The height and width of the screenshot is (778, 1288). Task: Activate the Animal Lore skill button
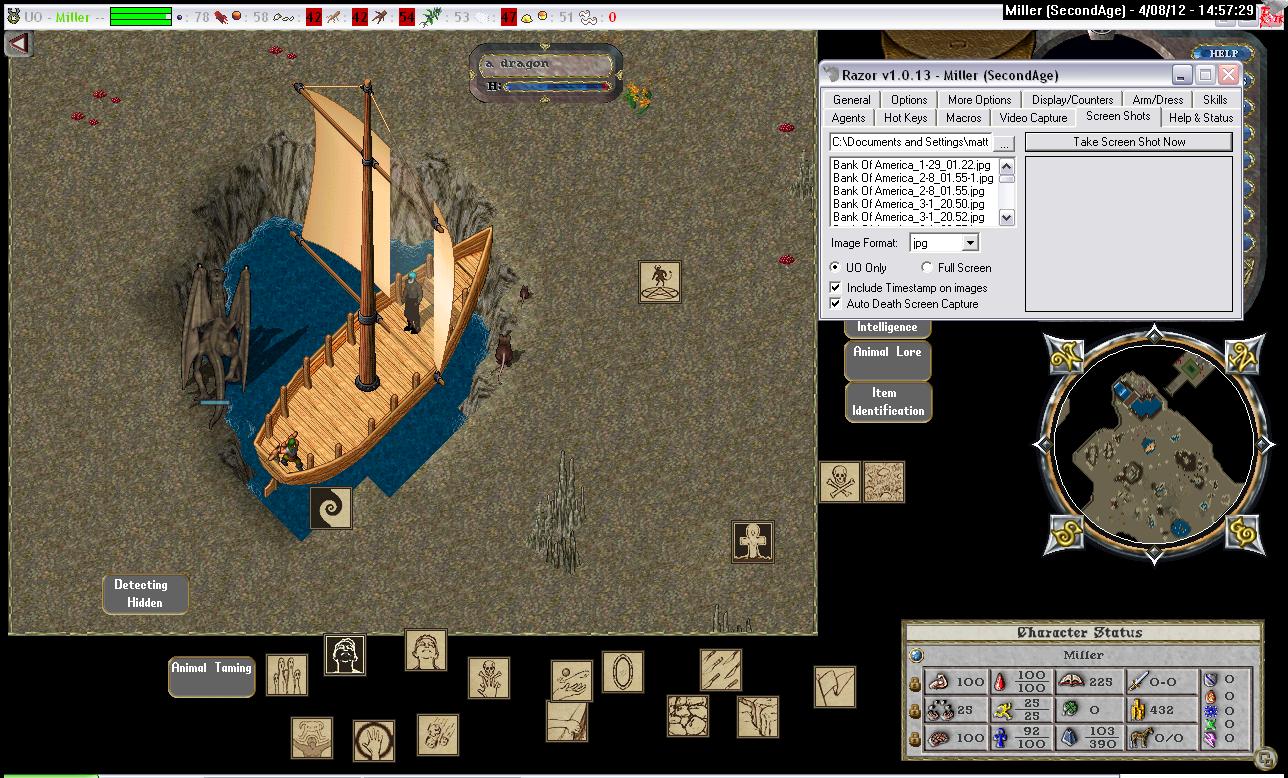[x=887, y=360]
